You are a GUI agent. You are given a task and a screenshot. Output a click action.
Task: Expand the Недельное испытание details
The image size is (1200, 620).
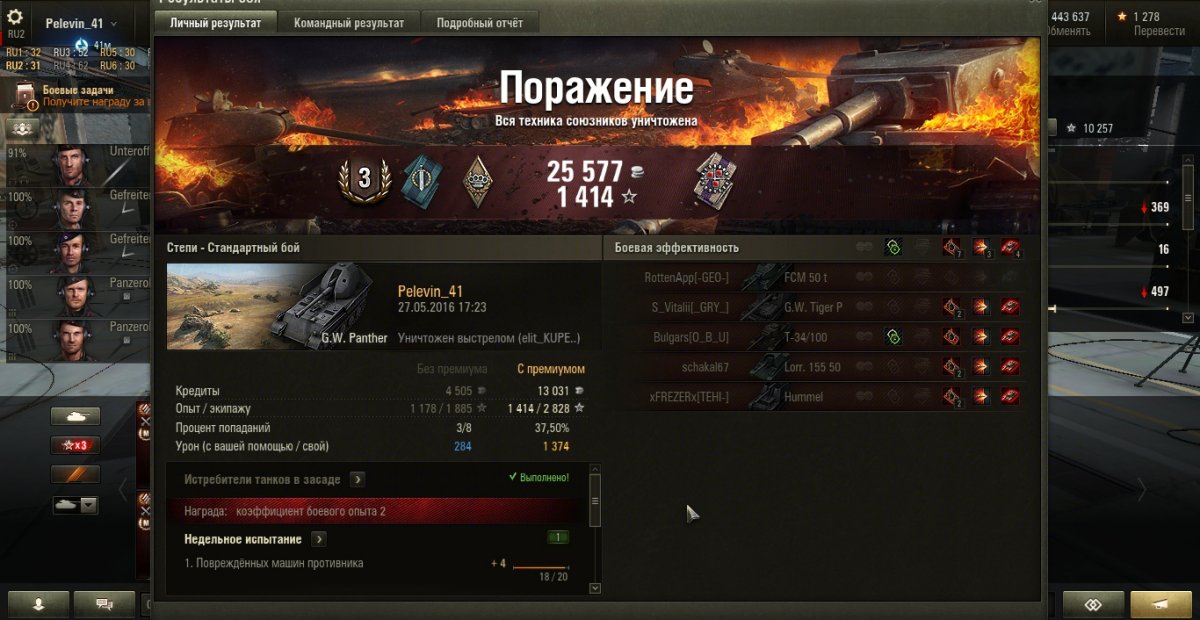318,539
